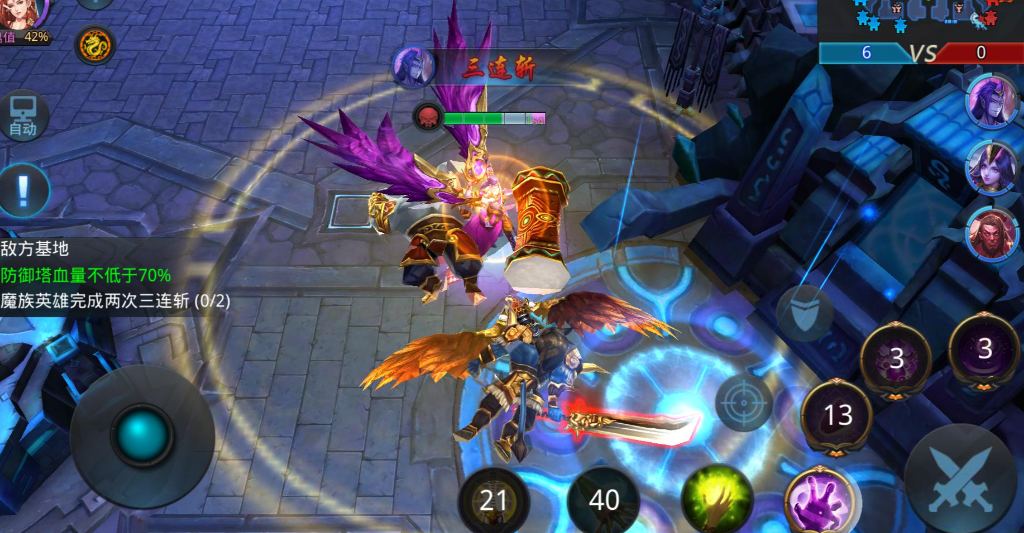Use the green claw skill
1024x533 pixels.
coord(717,497)
